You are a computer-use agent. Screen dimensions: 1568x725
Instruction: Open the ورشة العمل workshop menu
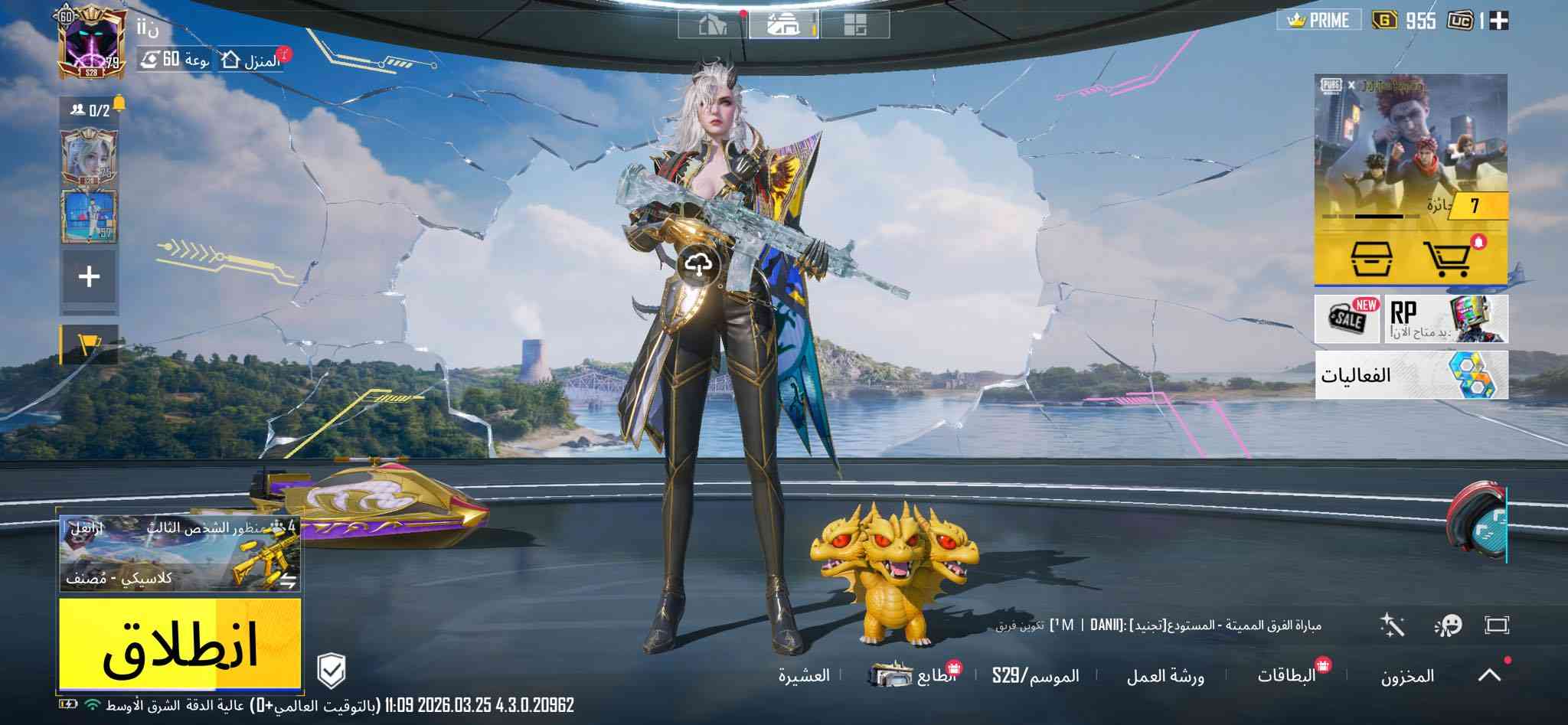coord(1165,676)
